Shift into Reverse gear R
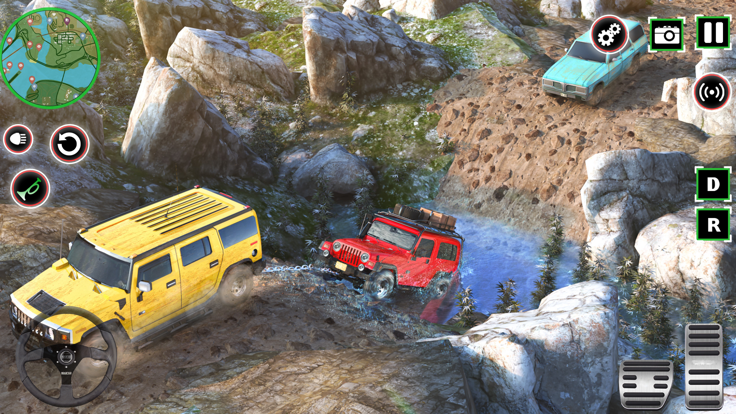Screen dimensions: 736x414 [712, 225]
